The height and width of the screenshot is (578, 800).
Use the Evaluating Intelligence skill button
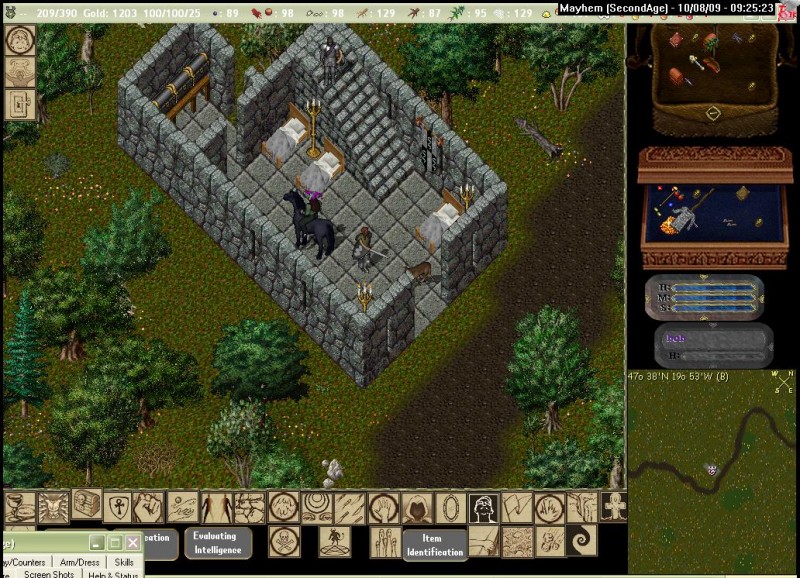pyautogui.click(x=217, y=543)
